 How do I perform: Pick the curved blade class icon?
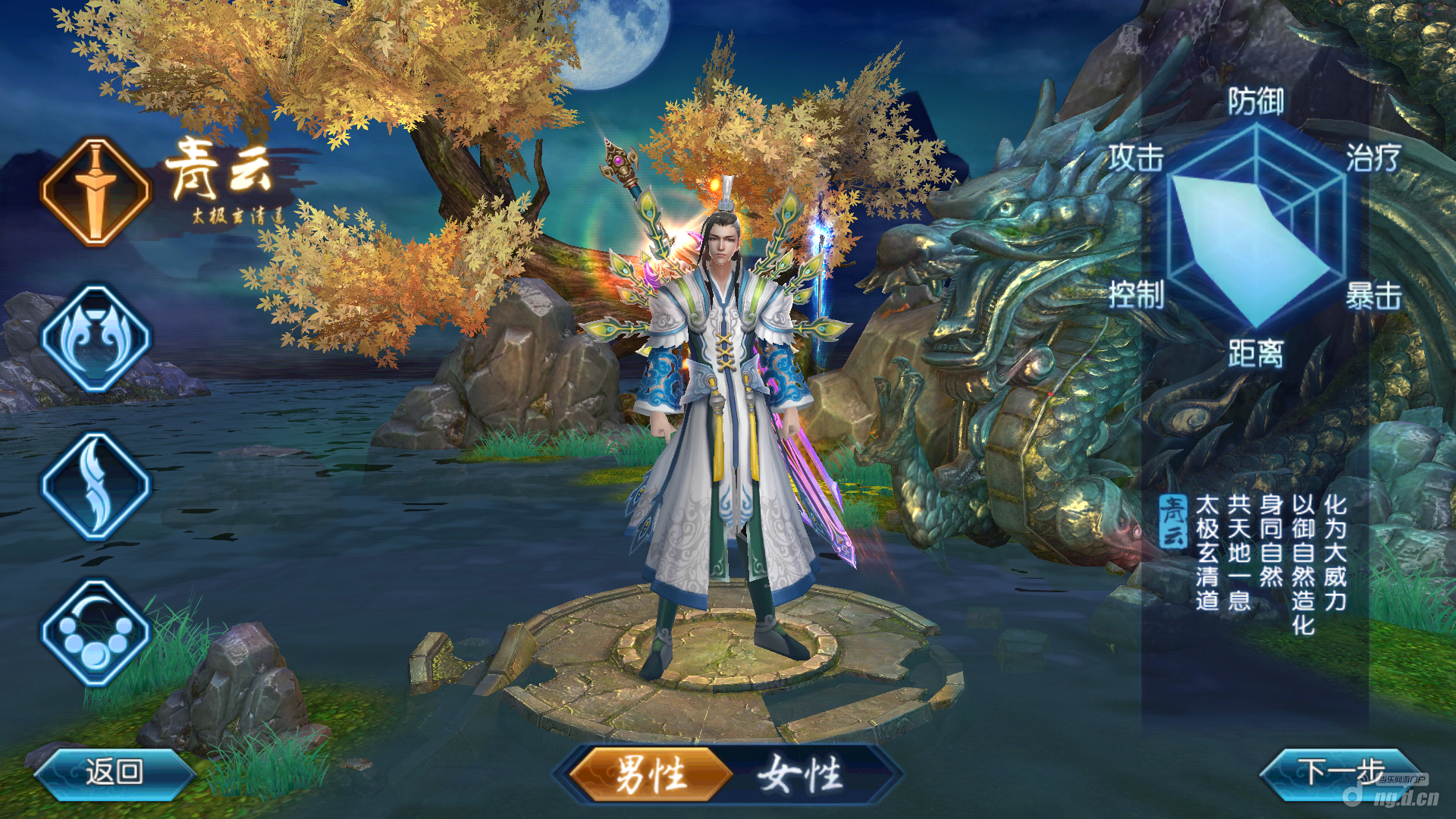pos(96,486)
